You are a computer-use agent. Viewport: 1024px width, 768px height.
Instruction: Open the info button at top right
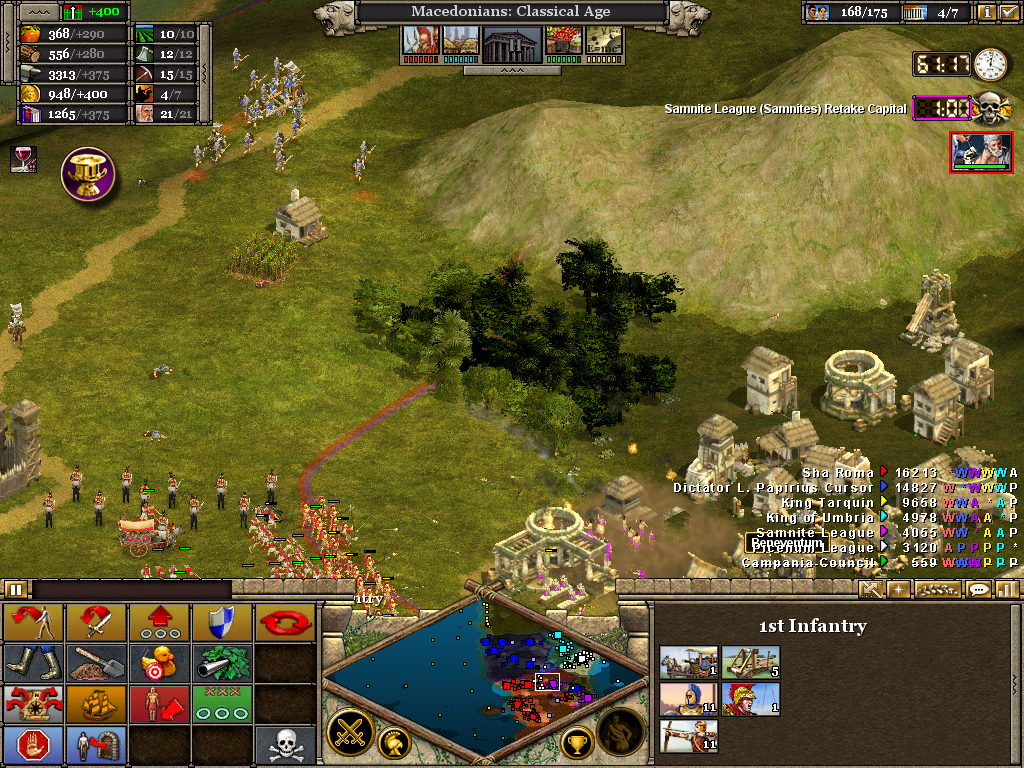(x=986, y=12)
